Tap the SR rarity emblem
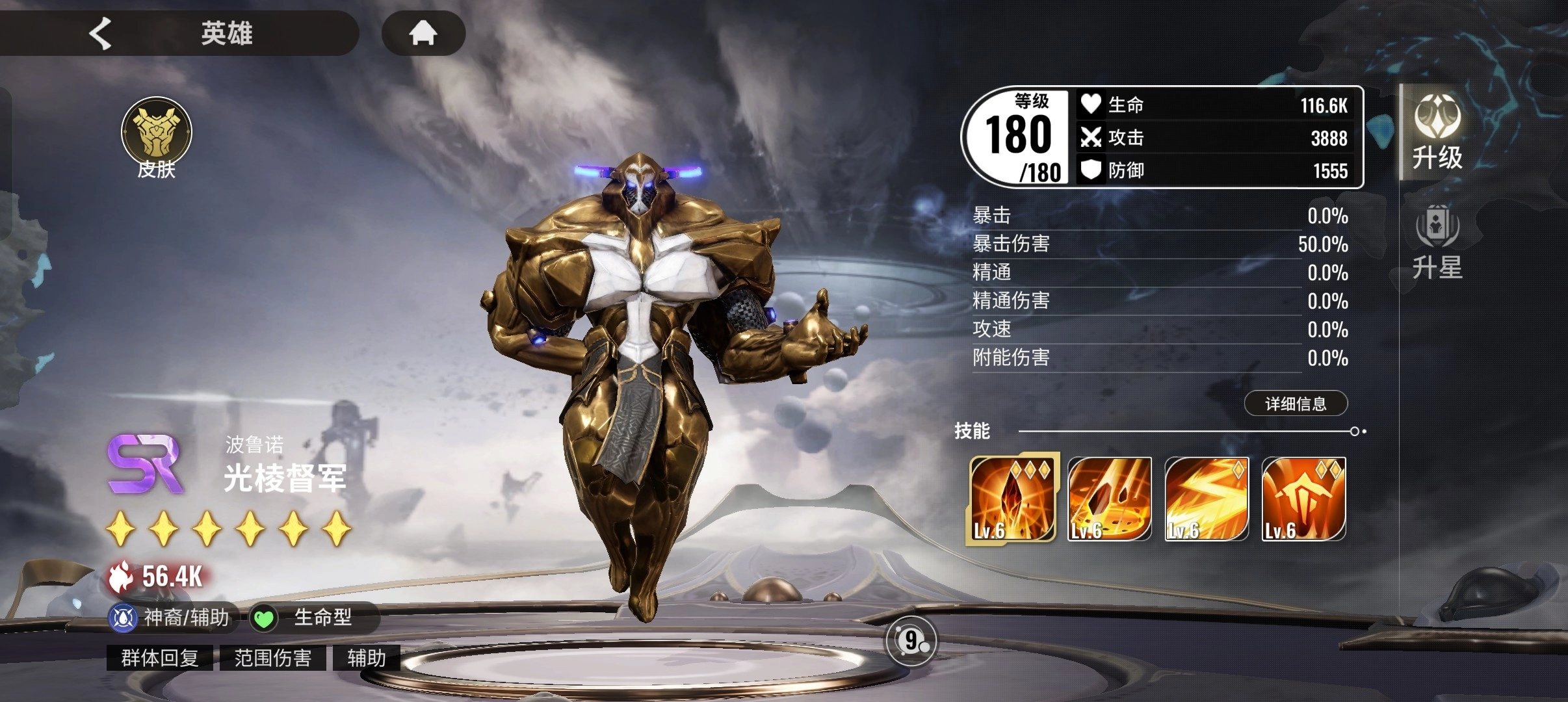Image resolution: width=1568 pixels, height=702 pixels. coord(146,464)
